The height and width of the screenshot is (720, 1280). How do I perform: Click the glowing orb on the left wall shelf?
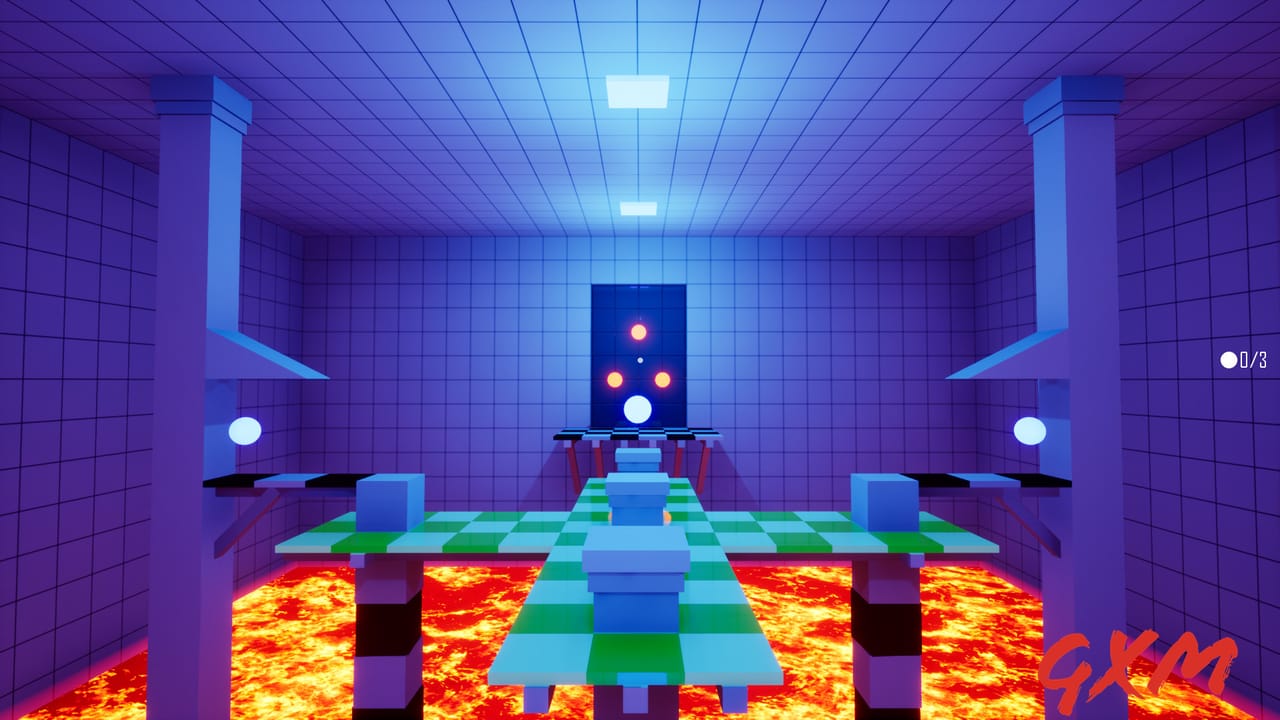tap(243, 433)
